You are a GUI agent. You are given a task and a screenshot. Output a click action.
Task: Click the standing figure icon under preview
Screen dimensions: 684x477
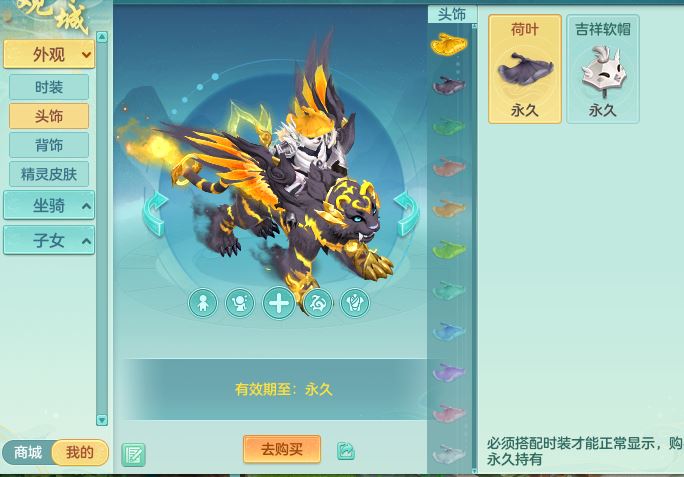point(203,303)
